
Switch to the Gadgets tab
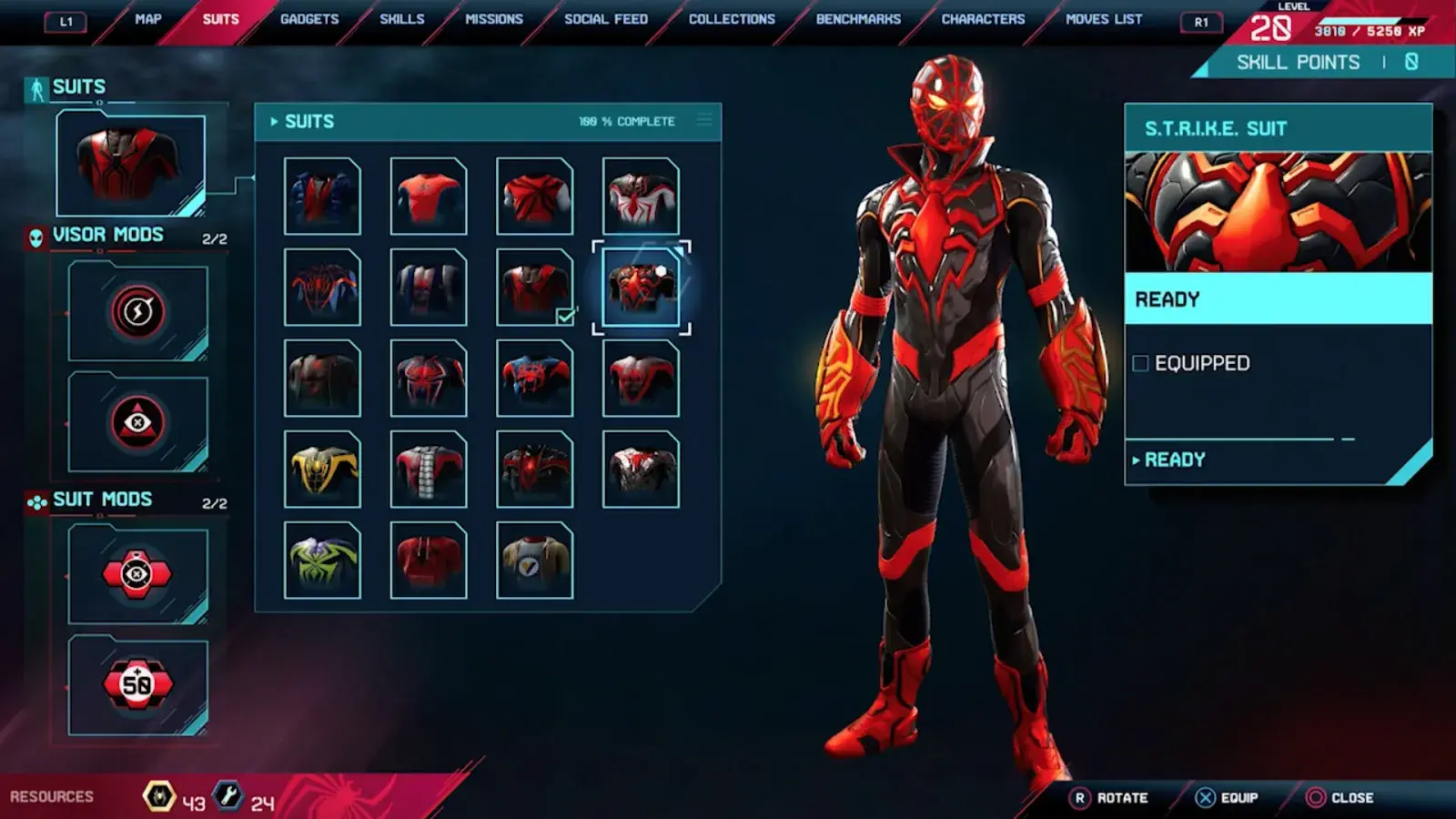309,19
